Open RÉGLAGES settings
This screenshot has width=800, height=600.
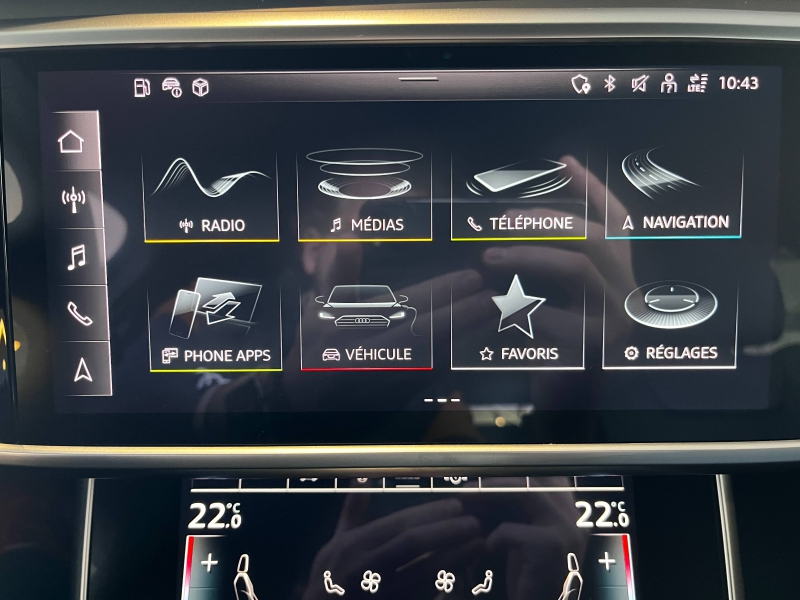[x=671, y=324]
